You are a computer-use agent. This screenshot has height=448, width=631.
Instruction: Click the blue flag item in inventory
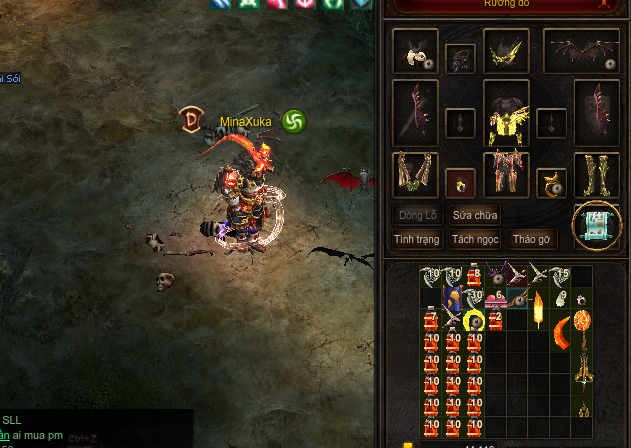click(x=453, y=298)
